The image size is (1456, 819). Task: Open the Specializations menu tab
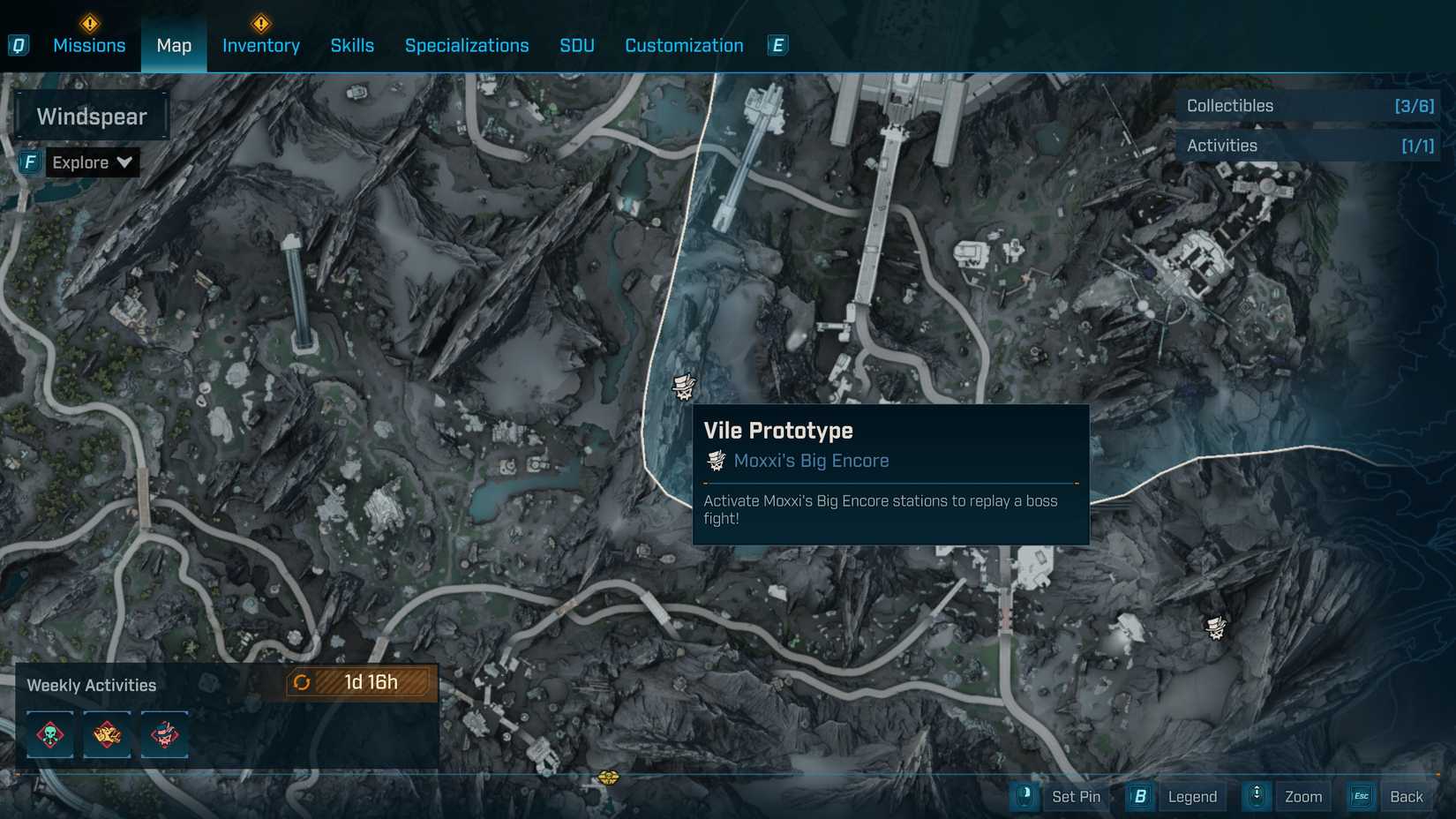coord(467,45)
